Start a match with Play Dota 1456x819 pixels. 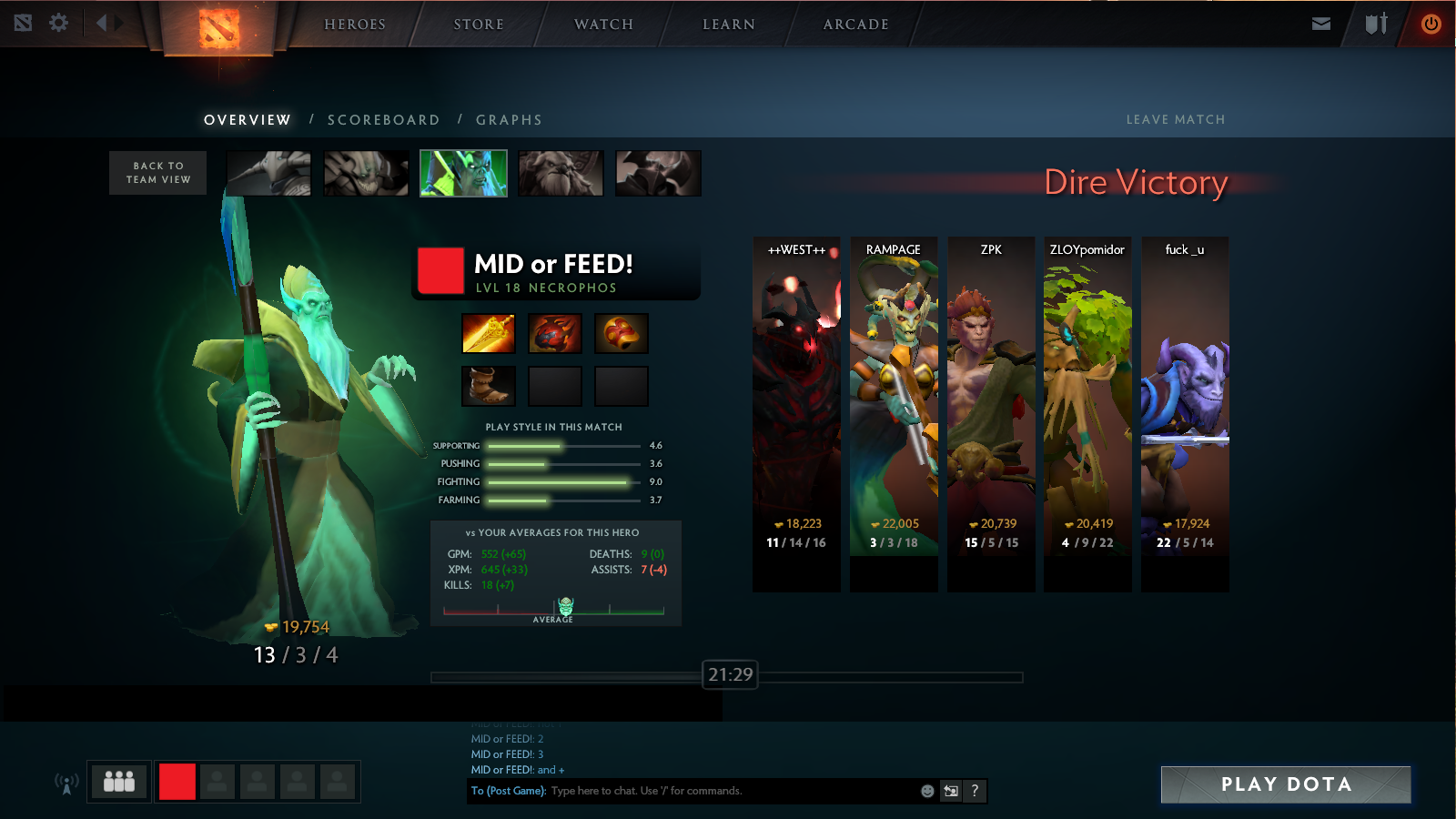pyautogui.click(x=1286, y=784)
